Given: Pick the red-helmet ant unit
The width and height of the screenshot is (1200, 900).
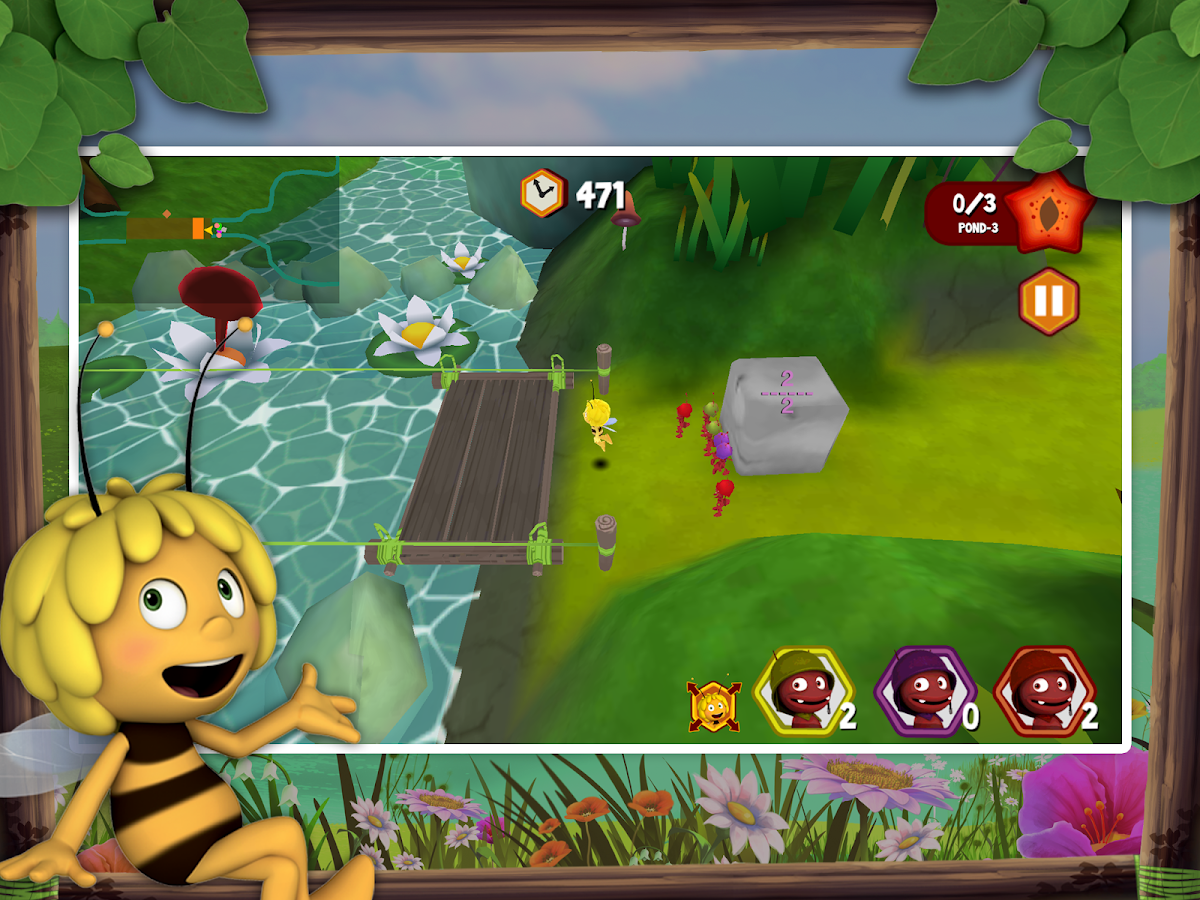Looking at the screenshot, I should pyautogui.click(x=1044, y=691).
